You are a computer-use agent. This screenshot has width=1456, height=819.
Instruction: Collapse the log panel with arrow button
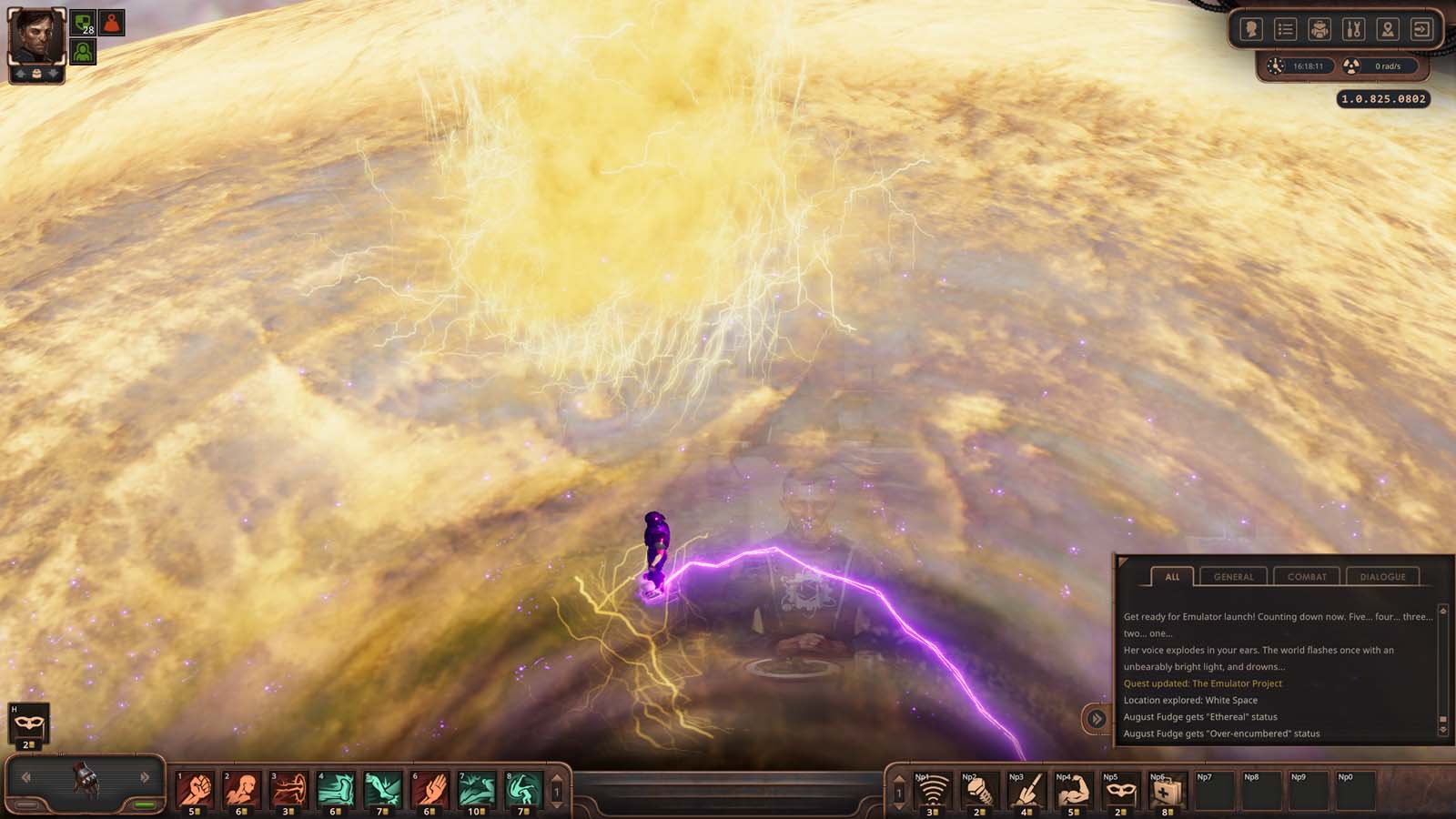(x=1097, y=719)
